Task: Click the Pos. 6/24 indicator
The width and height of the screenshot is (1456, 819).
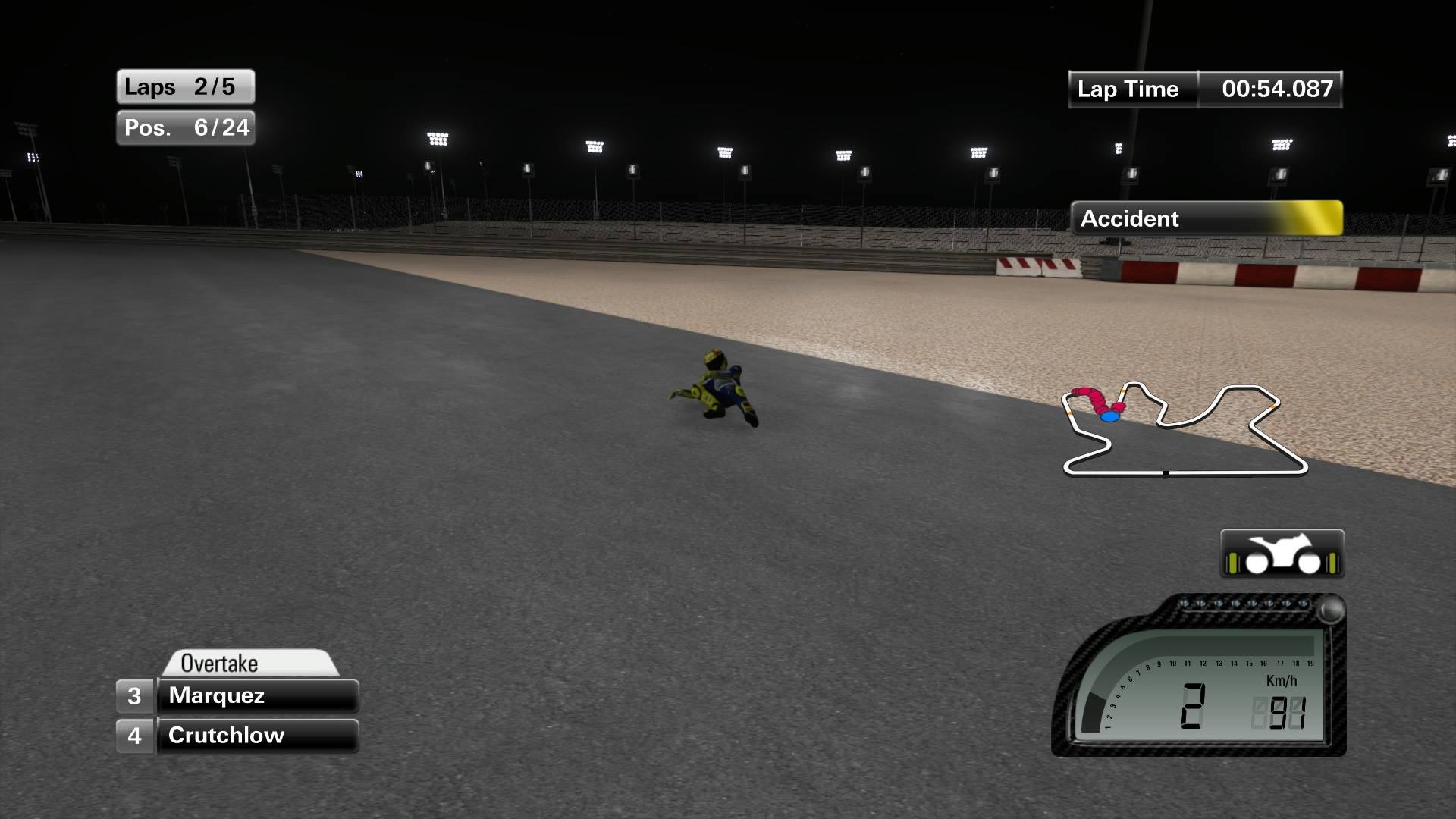Action: (x=185, y=128)
